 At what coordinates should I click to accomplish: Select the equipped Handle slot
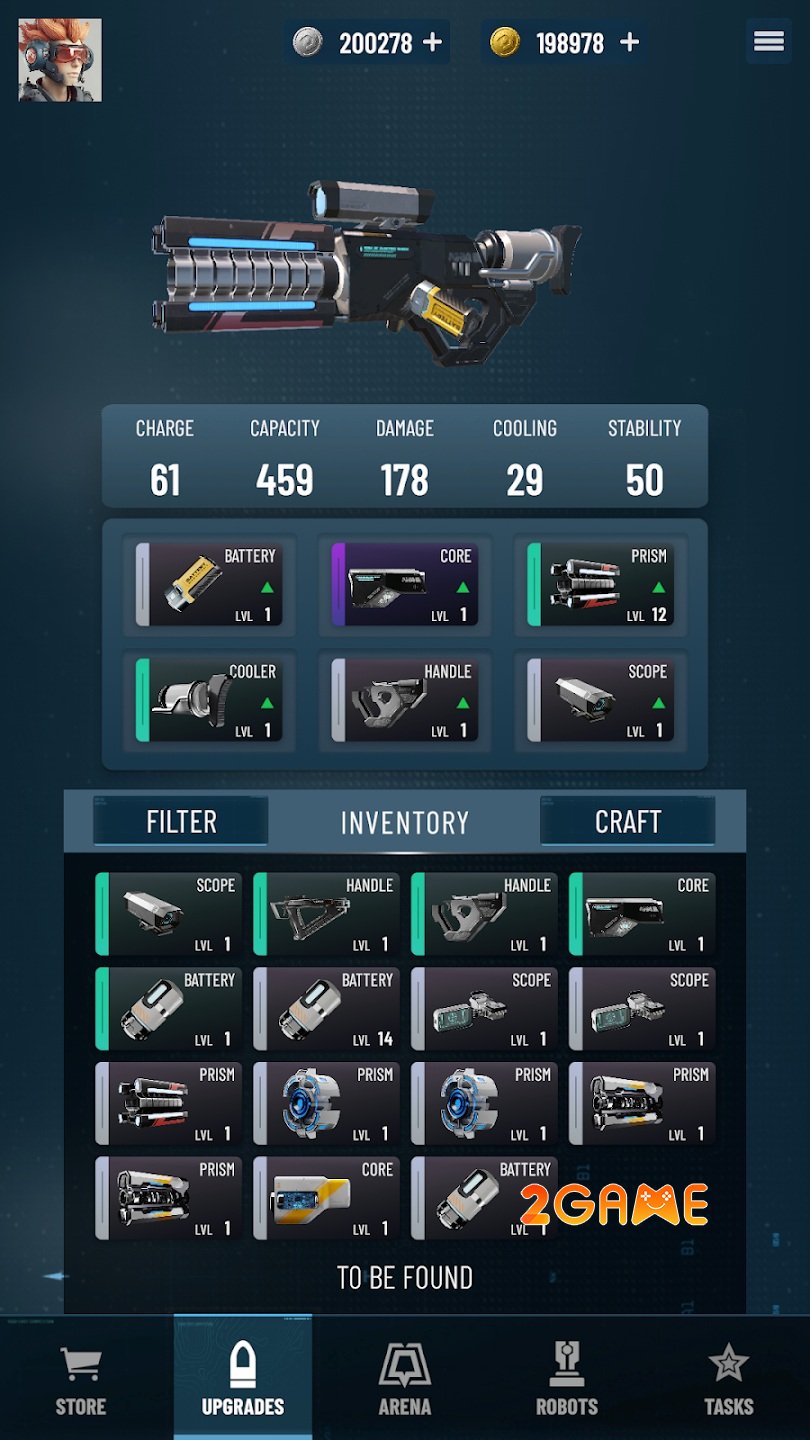[405, 700]
